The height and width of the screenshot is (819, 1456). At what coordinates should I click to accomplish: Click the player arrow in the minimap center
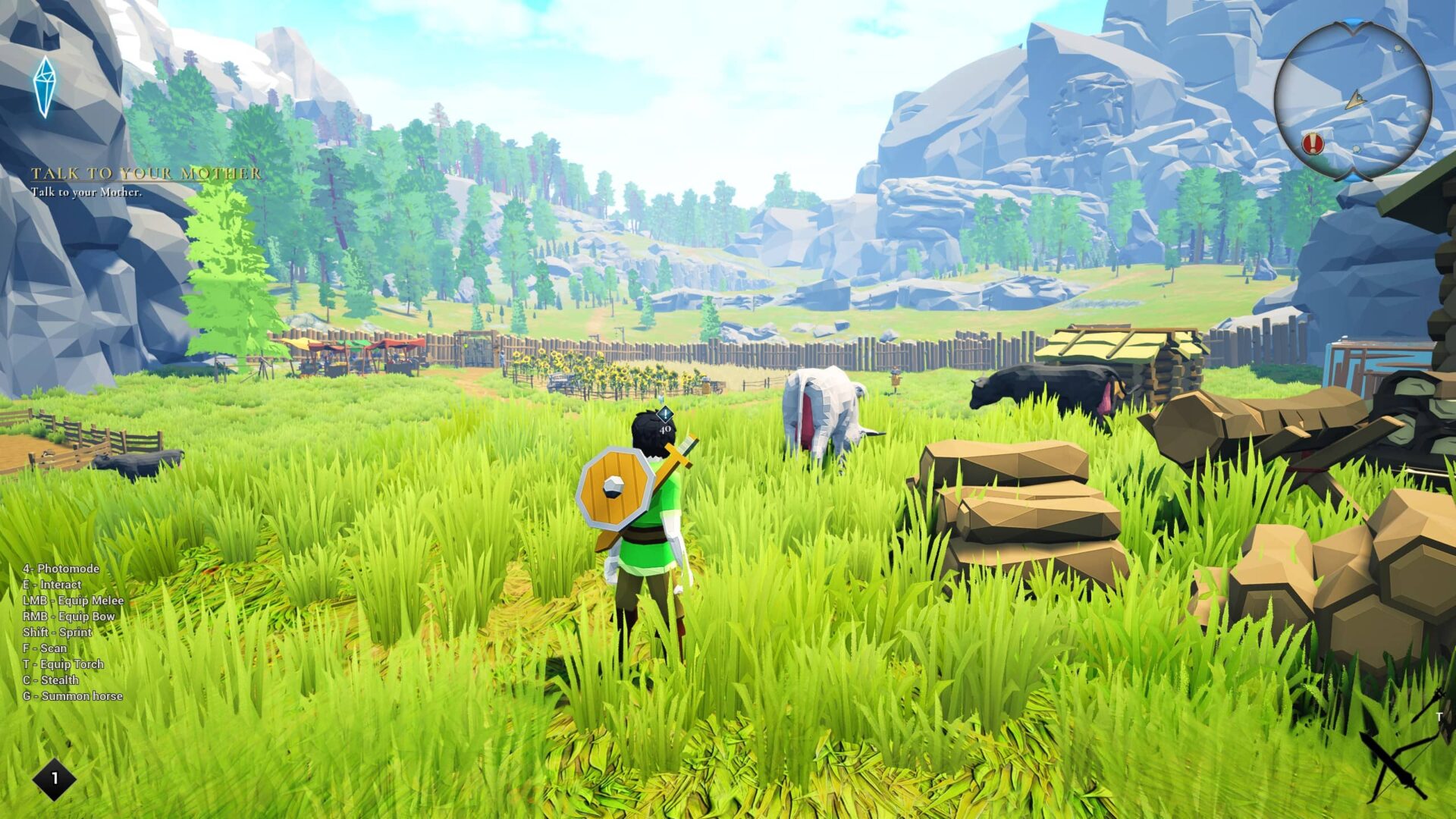pos(1356,99)
